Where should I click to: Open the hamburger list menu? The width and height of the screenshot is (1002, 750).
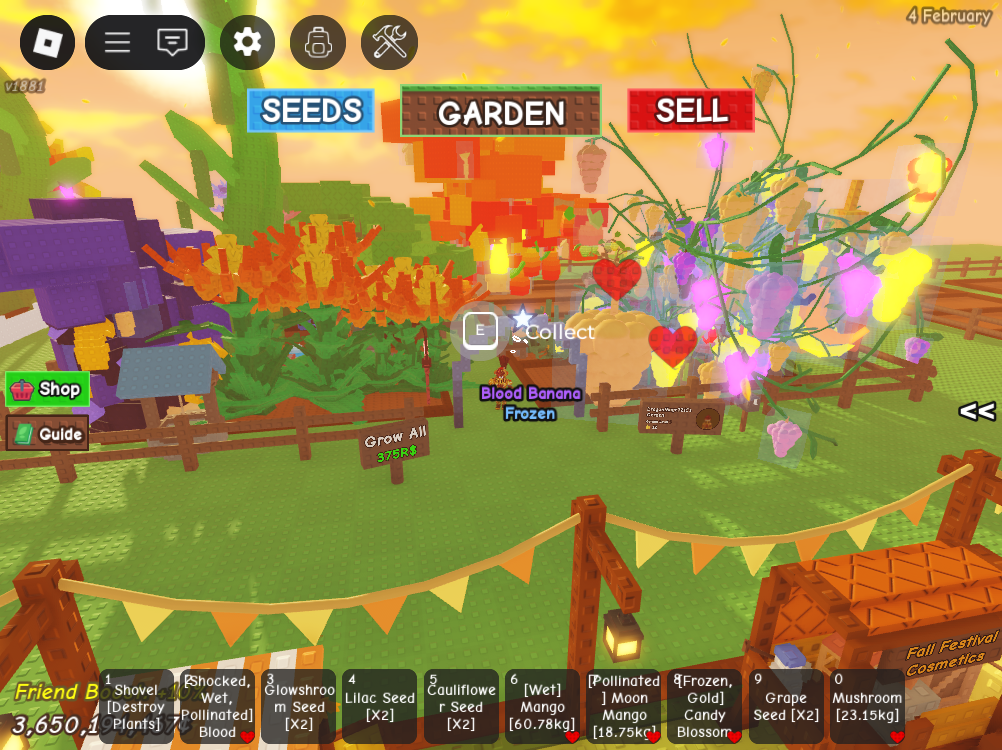click(x=118, y=42)
